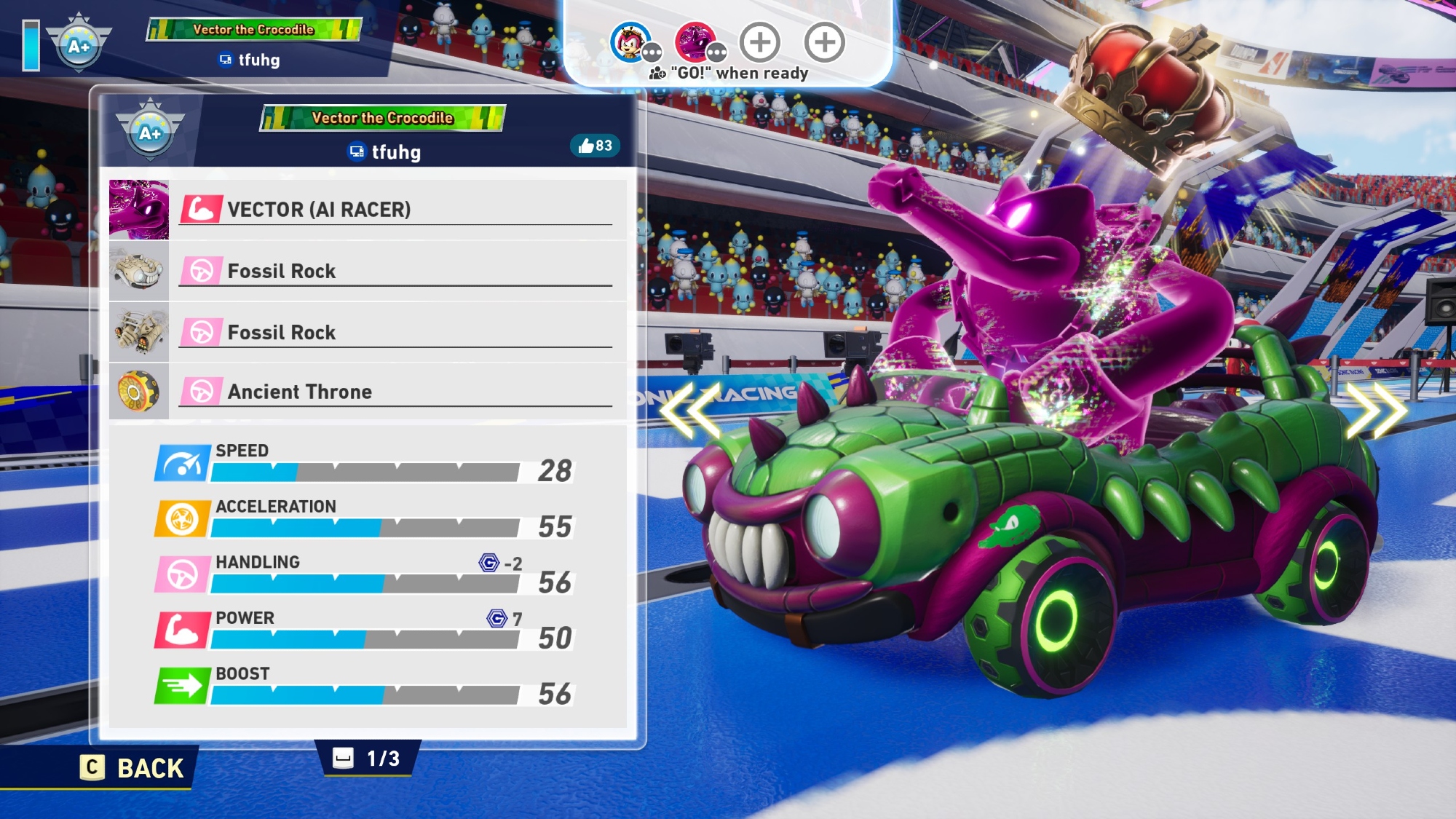Choose the second Fossil Rock part row

(368, 332)
